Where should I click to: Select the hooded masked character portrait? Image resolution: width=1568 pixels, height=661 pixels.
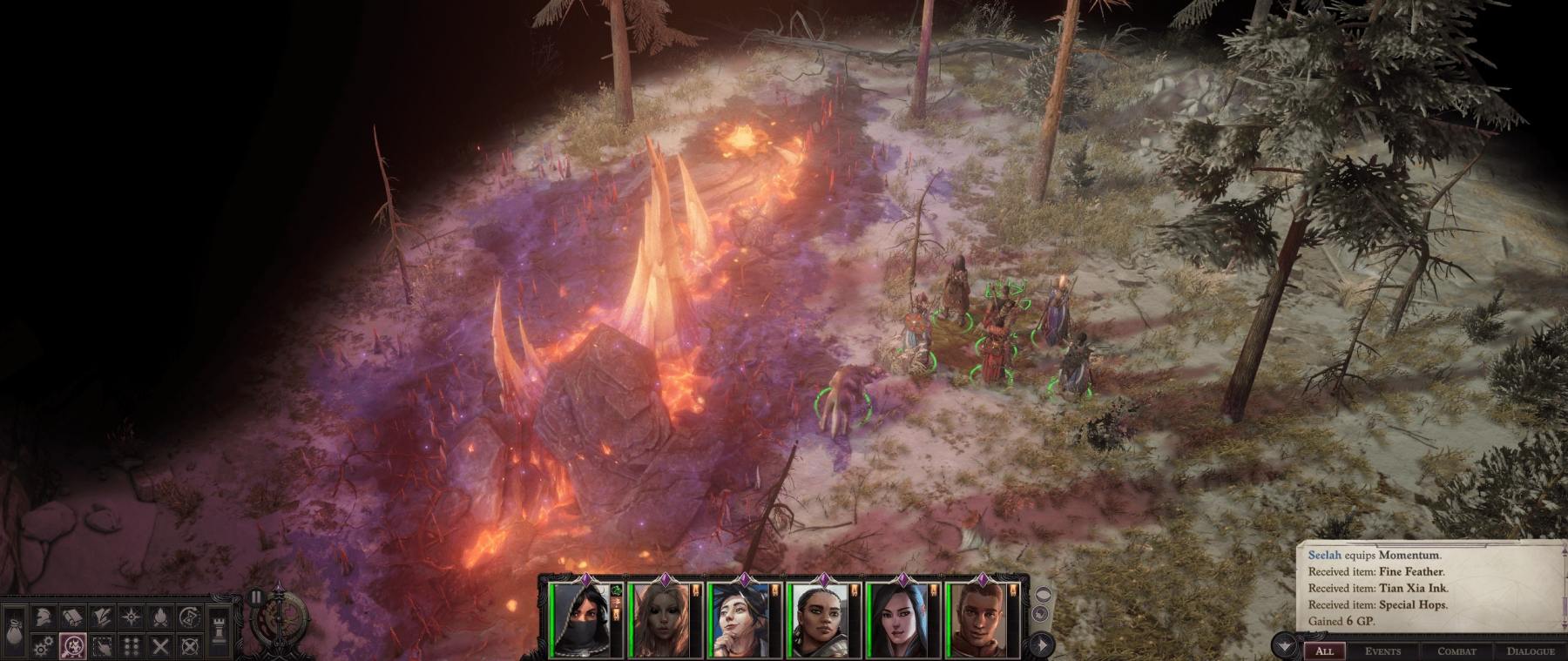pos(578,620)
